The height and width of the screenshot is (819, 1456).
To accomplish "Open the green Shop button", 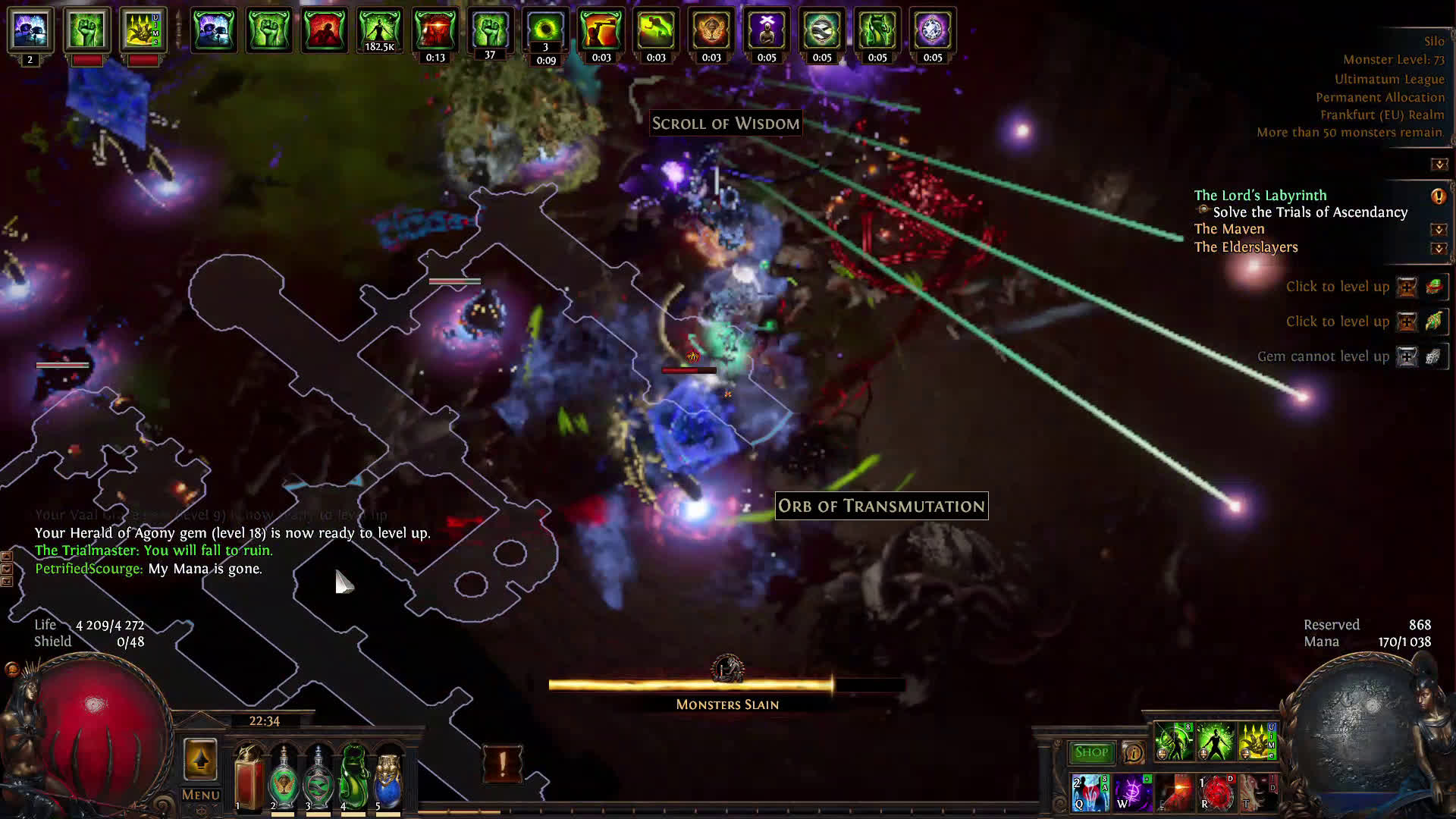I will (x=1091, y=752).
